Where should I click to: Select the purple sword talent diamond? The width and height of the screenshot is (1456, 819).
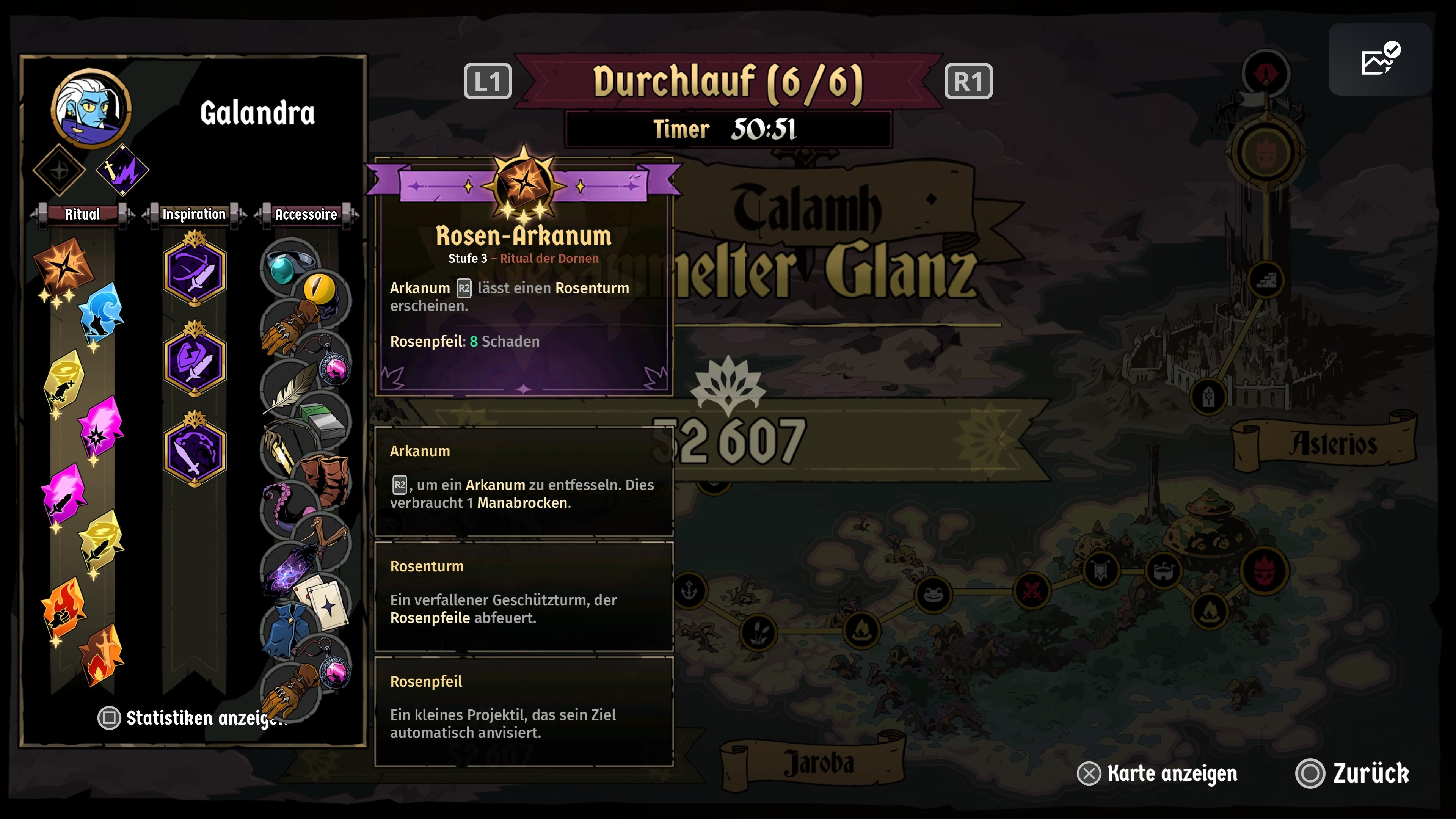point(122,169)
